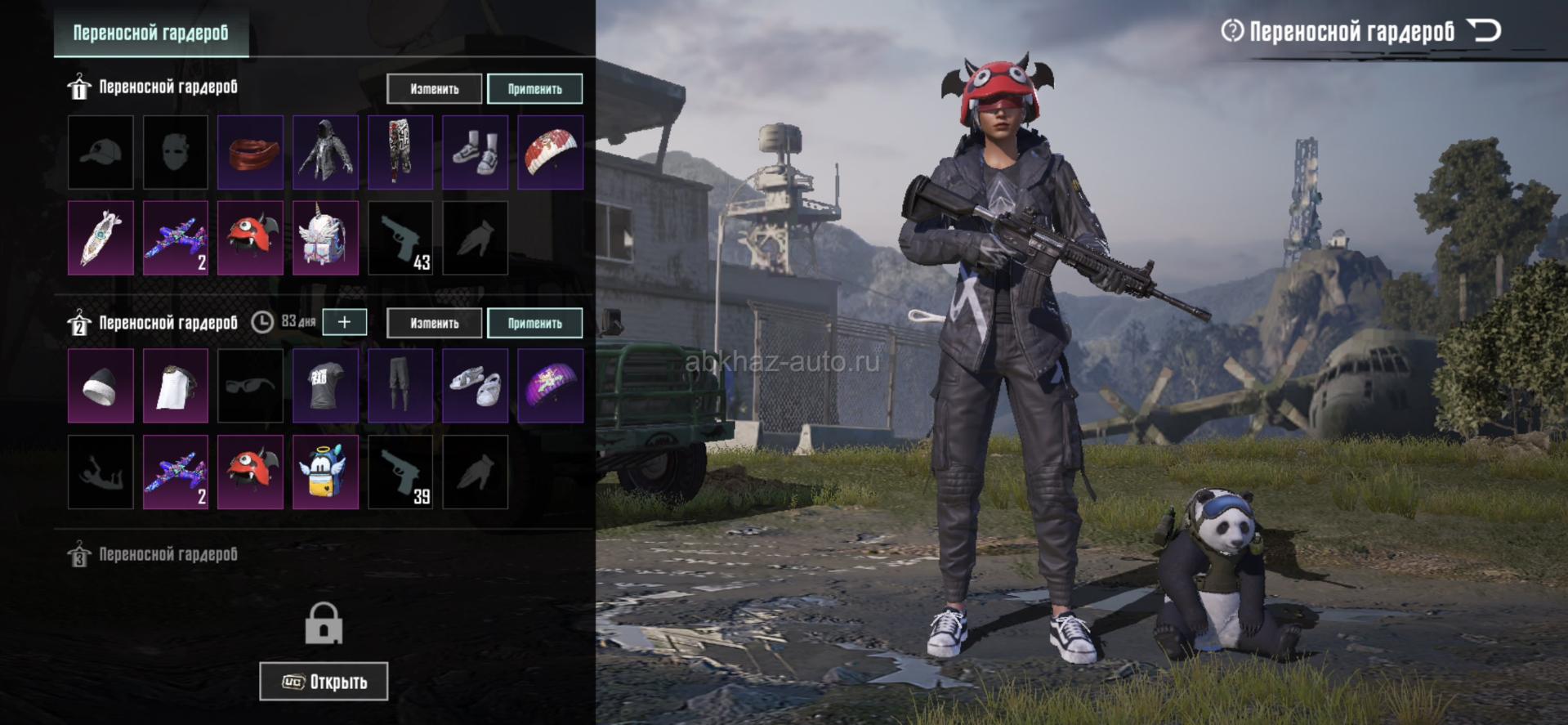This screenshot has height=725, width=1568.
Task: Choose the white beanie hat slot
Action: (x=101, y=386)
